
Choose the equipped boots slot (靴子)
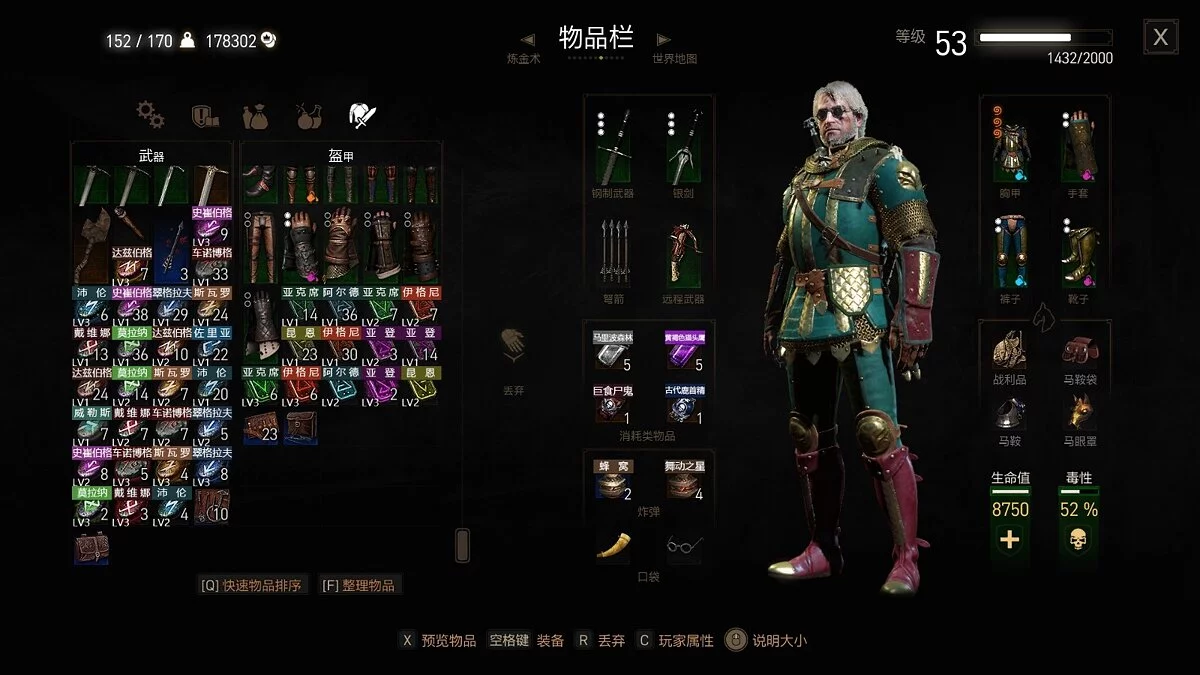point(1080,252)
